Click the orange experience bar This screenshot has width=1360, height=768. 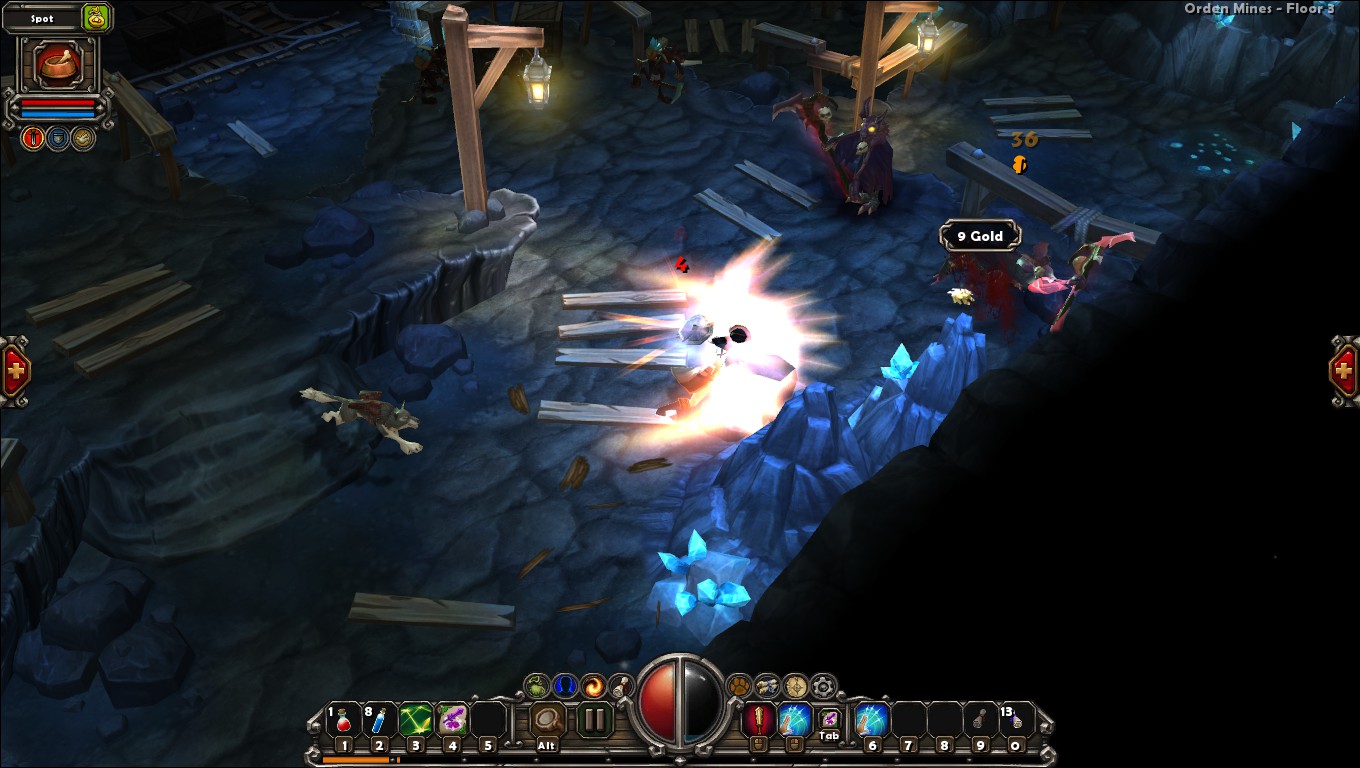pyautogui.click(x=358, y=758)
